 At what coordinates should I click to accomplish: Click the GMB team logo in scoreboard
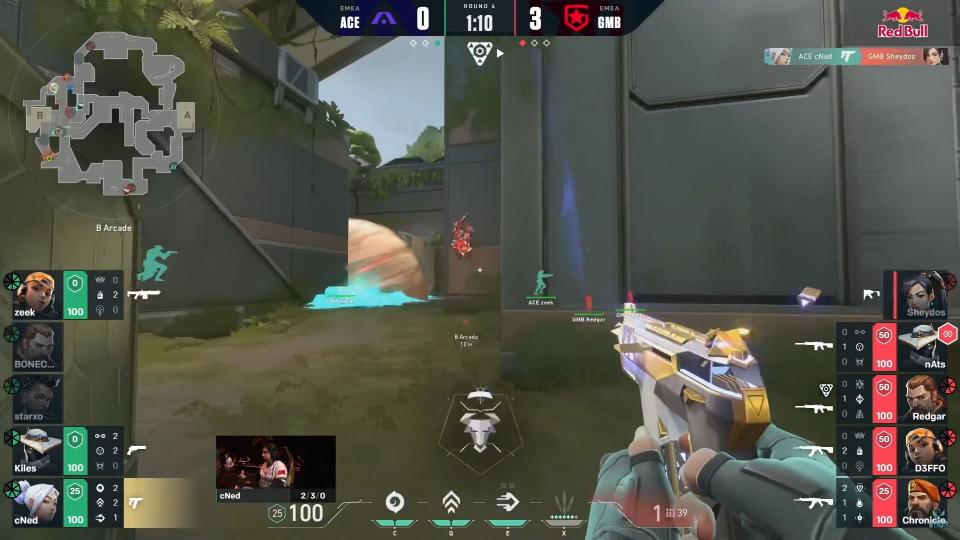575,19
